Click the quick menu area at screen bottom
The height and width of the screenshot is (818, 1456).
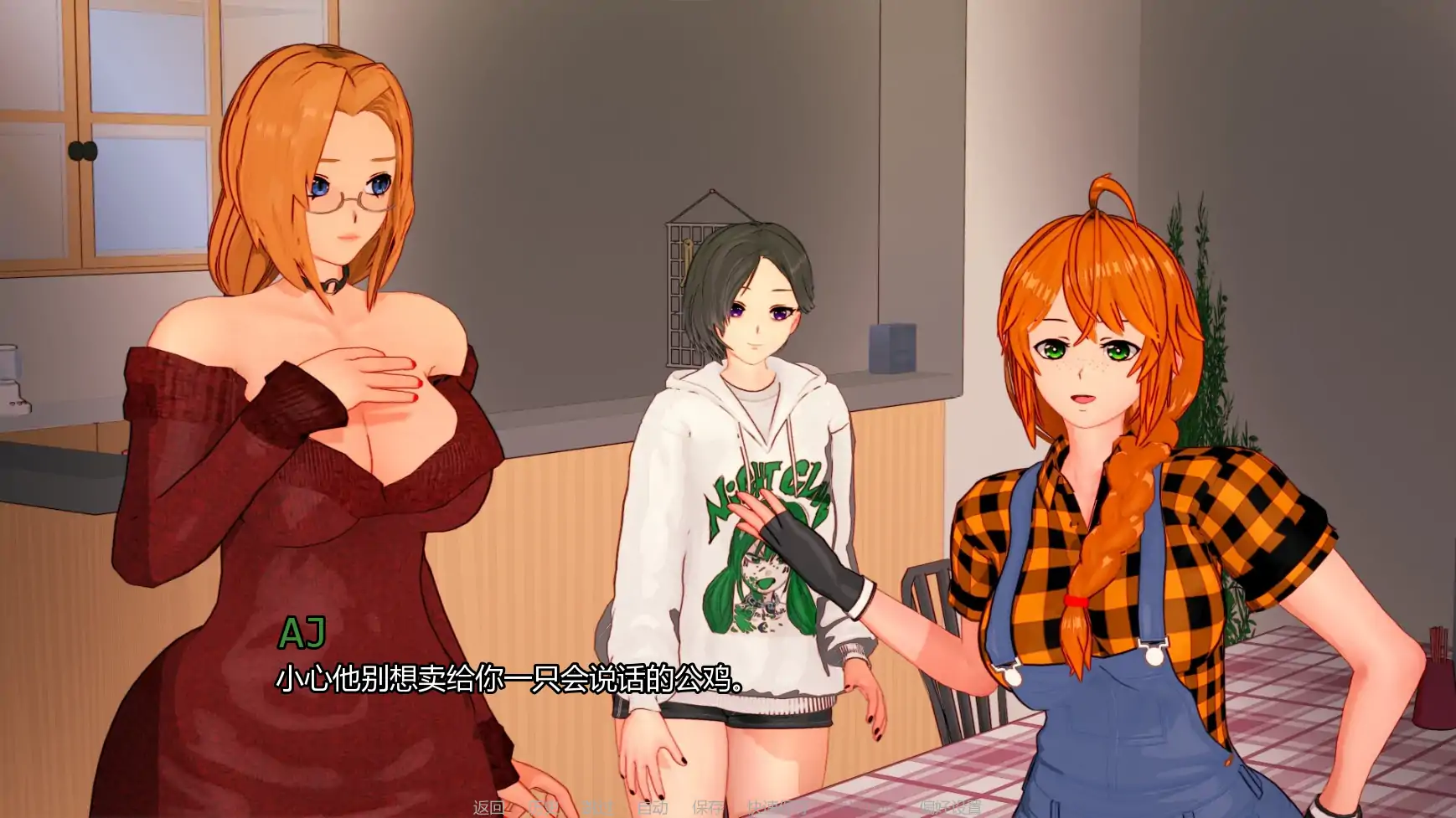point(720,806)
